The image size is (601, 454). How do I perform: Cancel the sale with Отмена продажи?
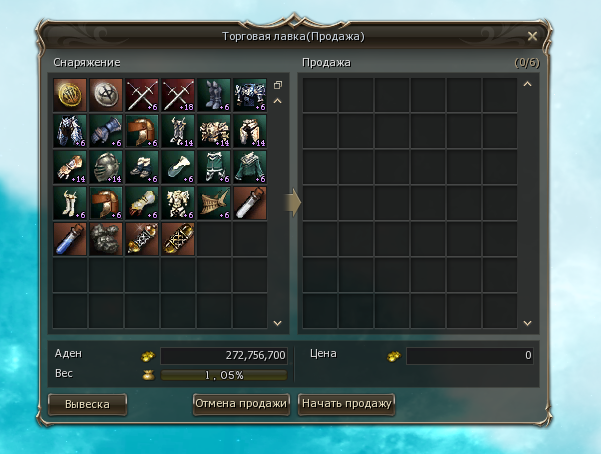click(x=241, y=404)
